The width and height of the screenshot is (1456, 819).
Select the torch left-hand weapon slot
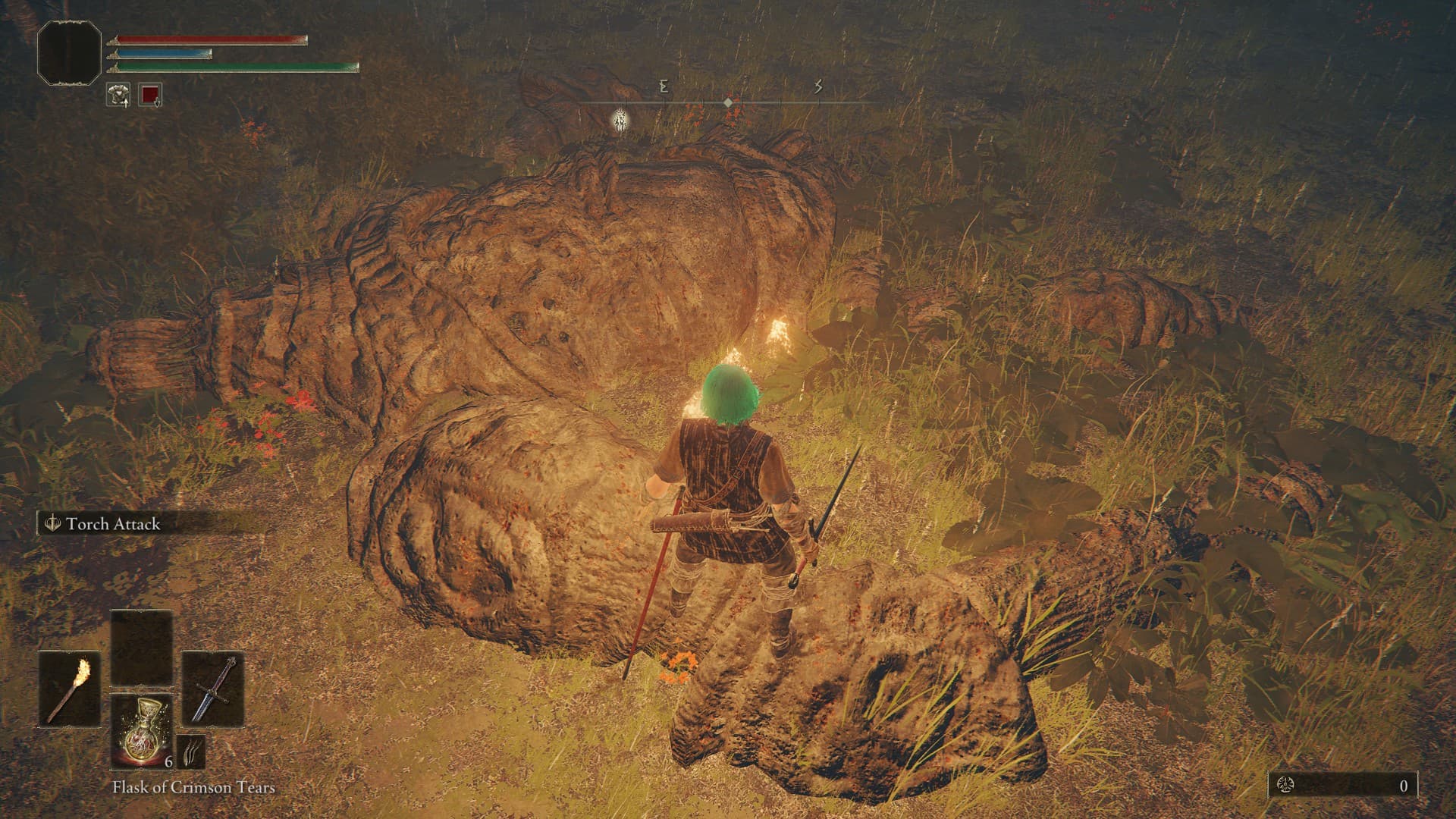pos(70,688)
